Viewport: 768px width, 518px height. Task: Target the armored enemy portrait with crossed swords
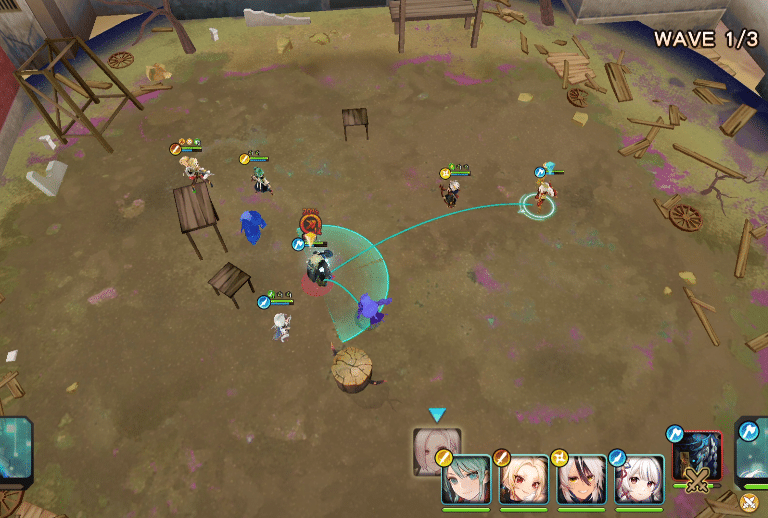697,456
